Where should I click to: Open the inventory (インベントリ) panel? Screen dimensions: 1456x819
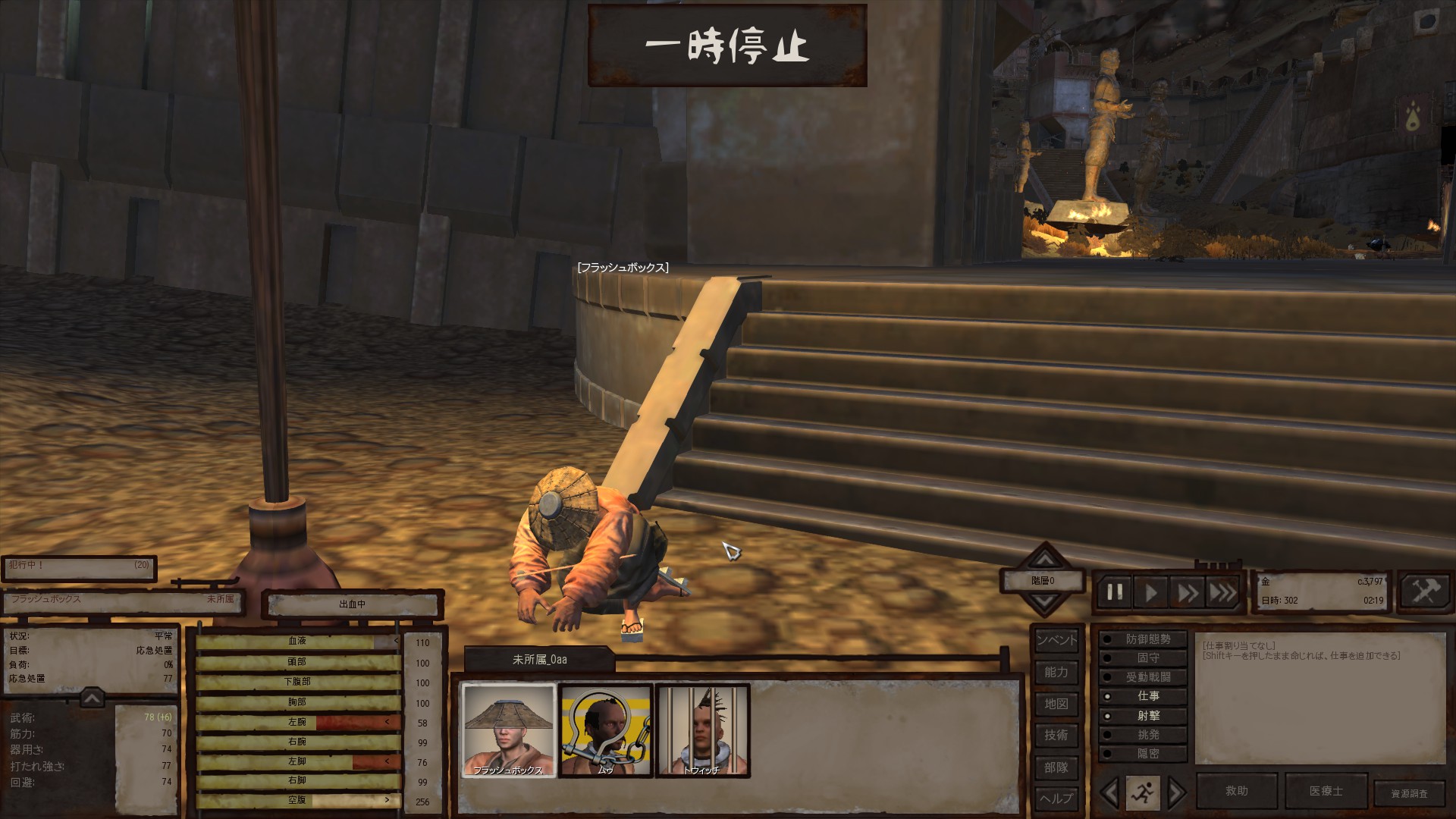tap(1056, 640)
